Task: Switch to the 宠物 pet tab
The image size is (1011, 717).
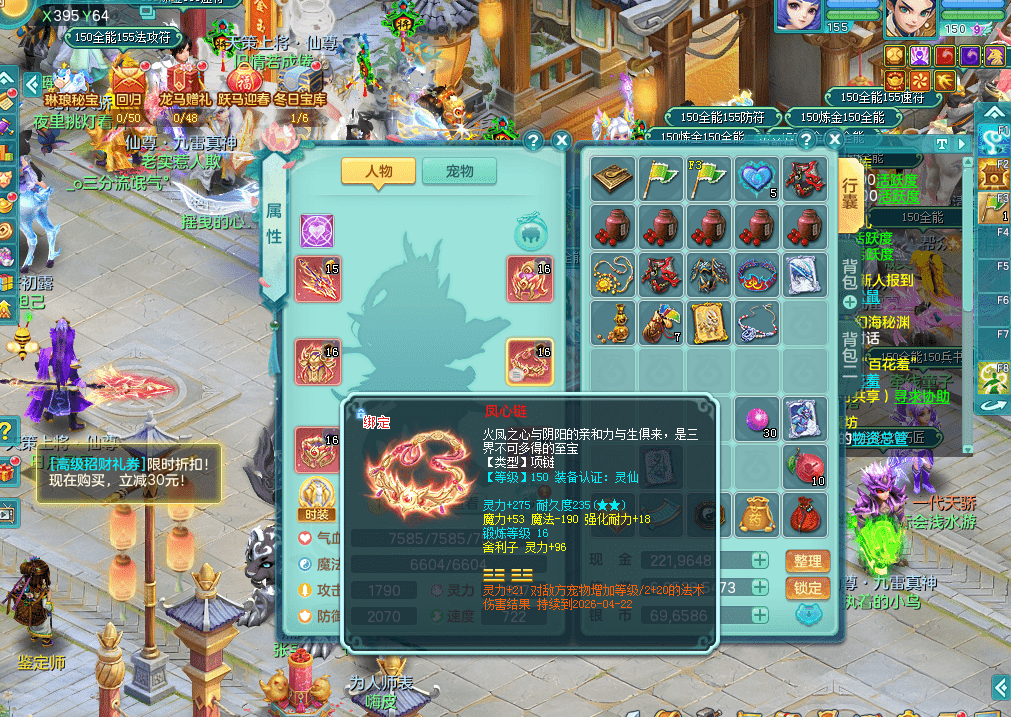Action: click(459, 171)
